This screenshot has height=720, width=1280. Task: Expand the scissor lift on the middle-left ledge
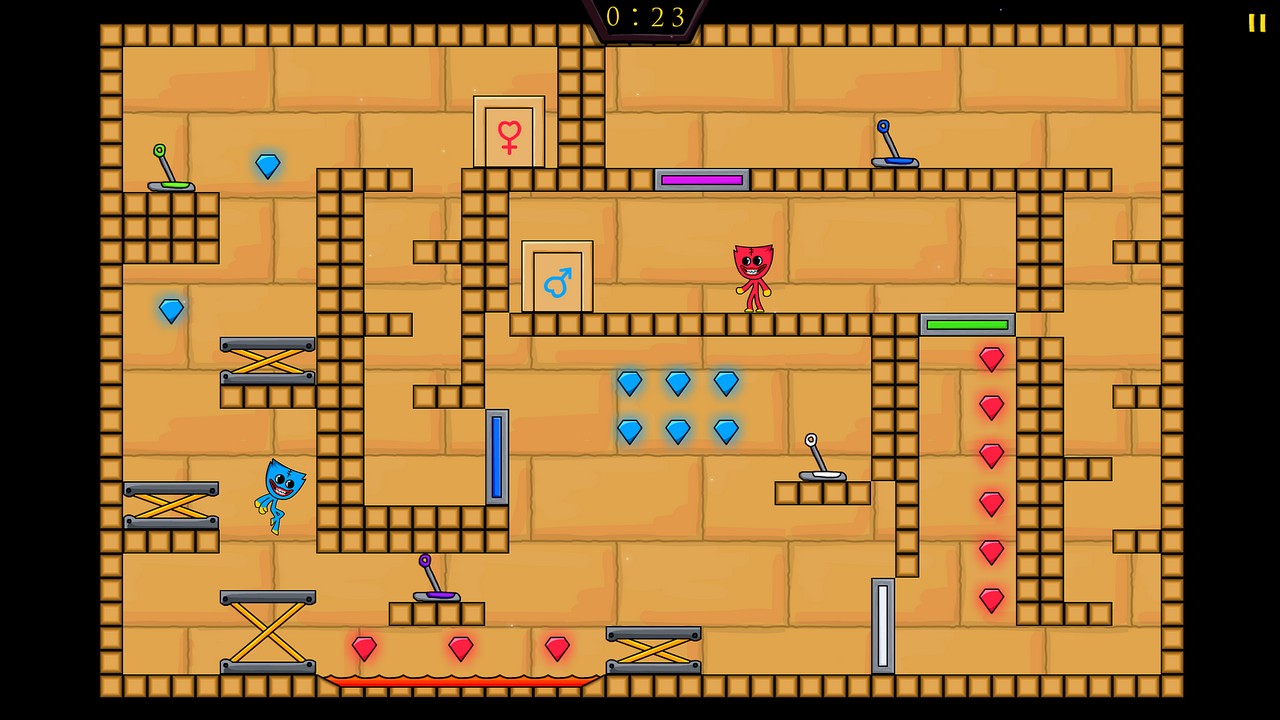click(172, 505)
